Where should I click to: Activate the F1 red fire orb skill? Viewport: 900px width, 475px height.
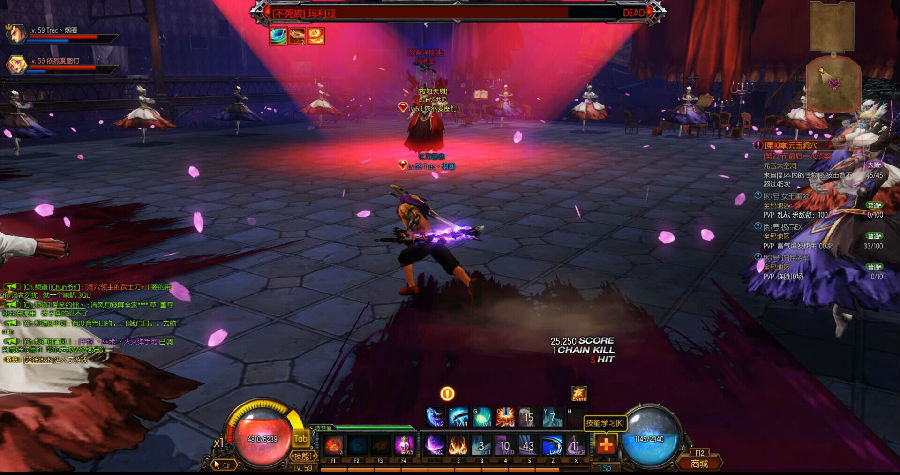click(332, 444)
